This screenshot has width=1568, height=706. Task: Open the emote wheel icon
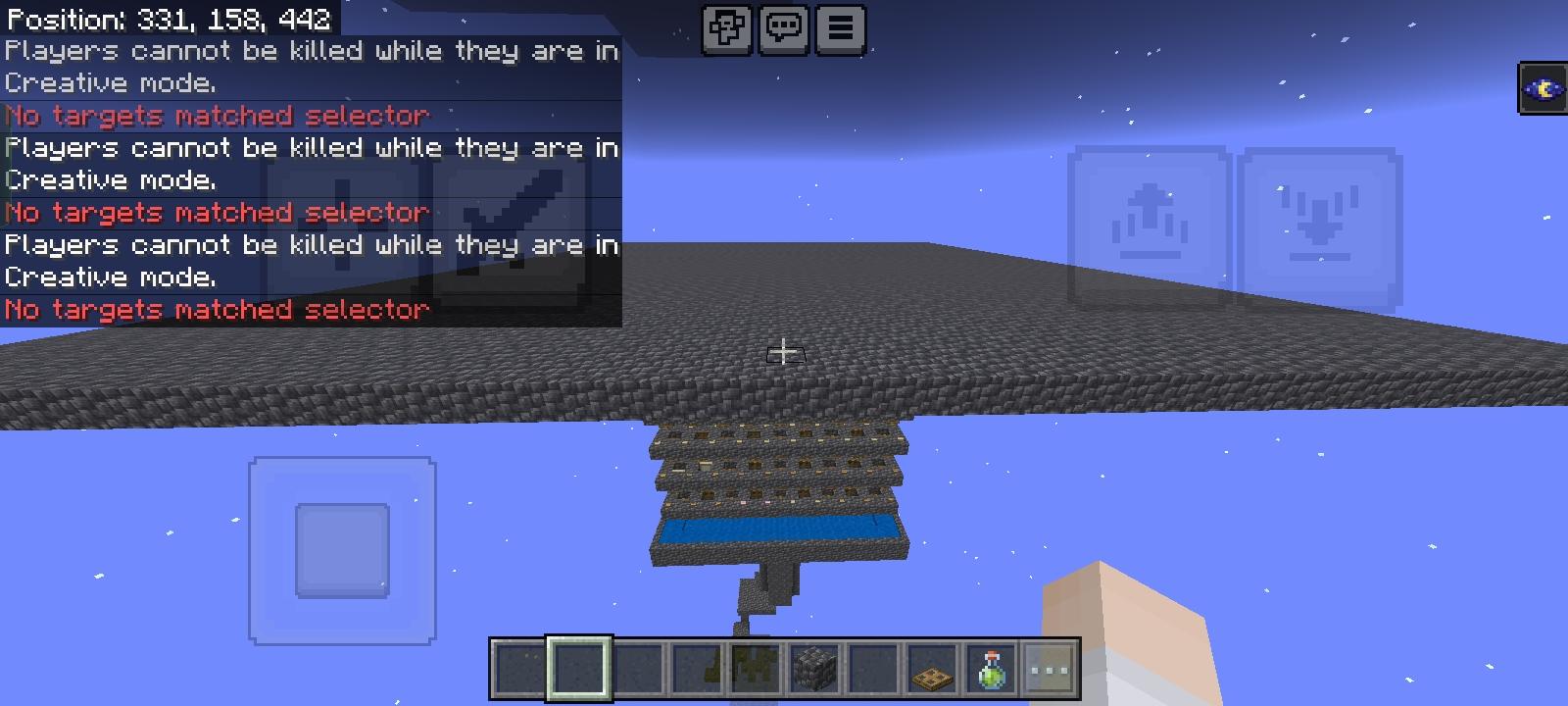point(727,28)
